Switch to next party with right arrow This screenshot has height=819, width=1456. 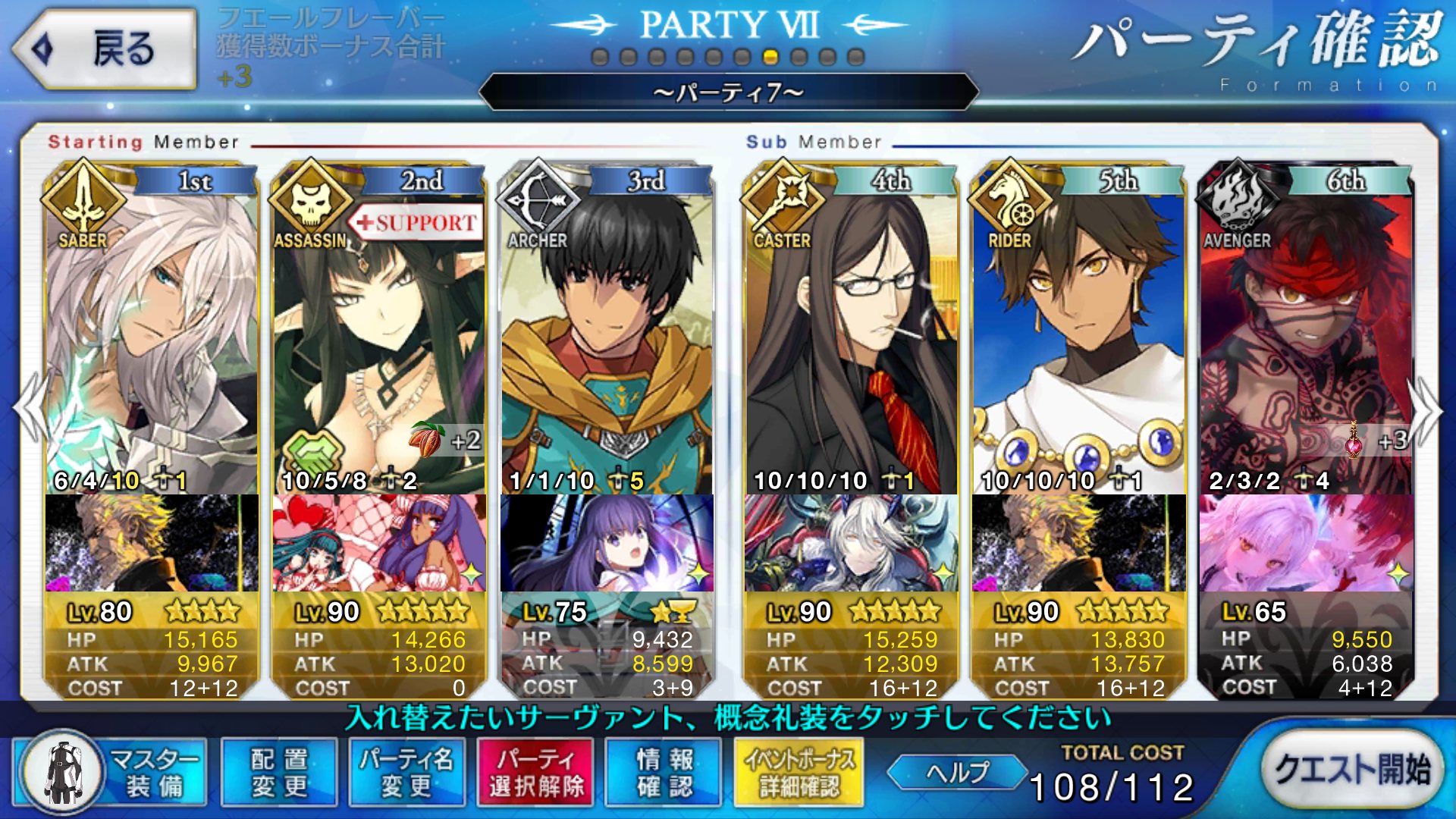[x=1426, y=409]
